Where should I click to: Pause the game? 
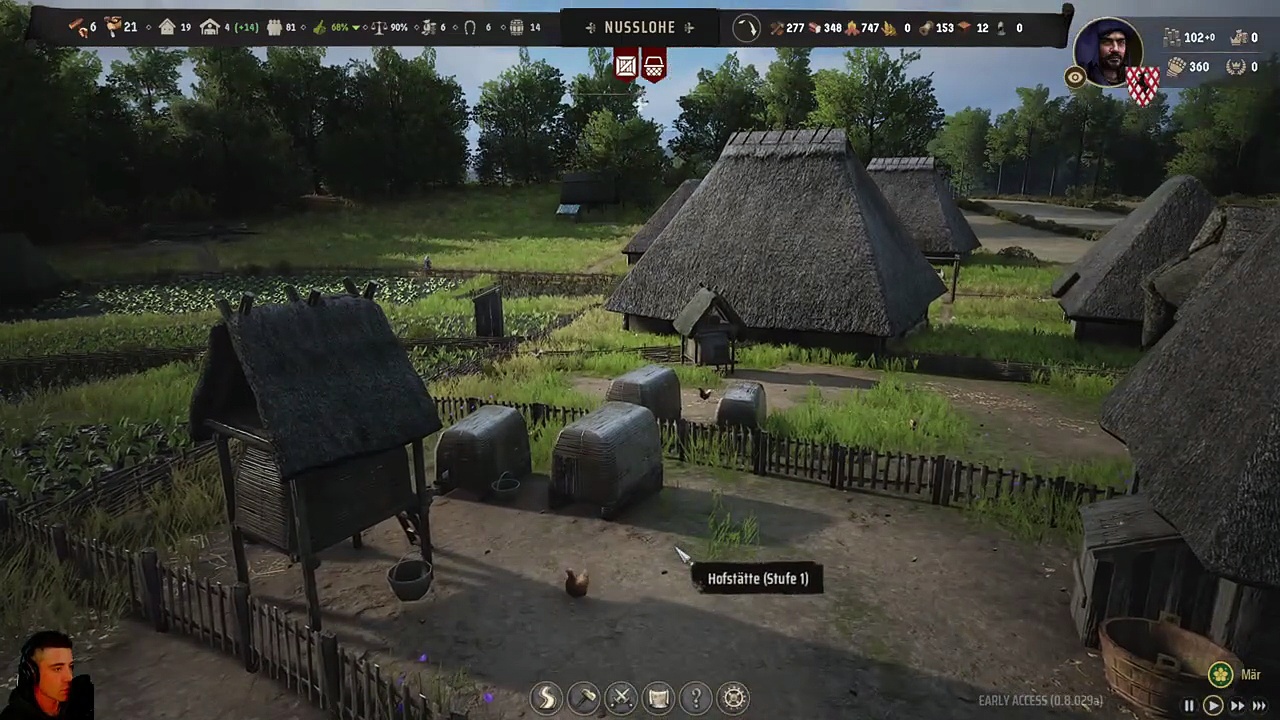(x=1189, y=706)
